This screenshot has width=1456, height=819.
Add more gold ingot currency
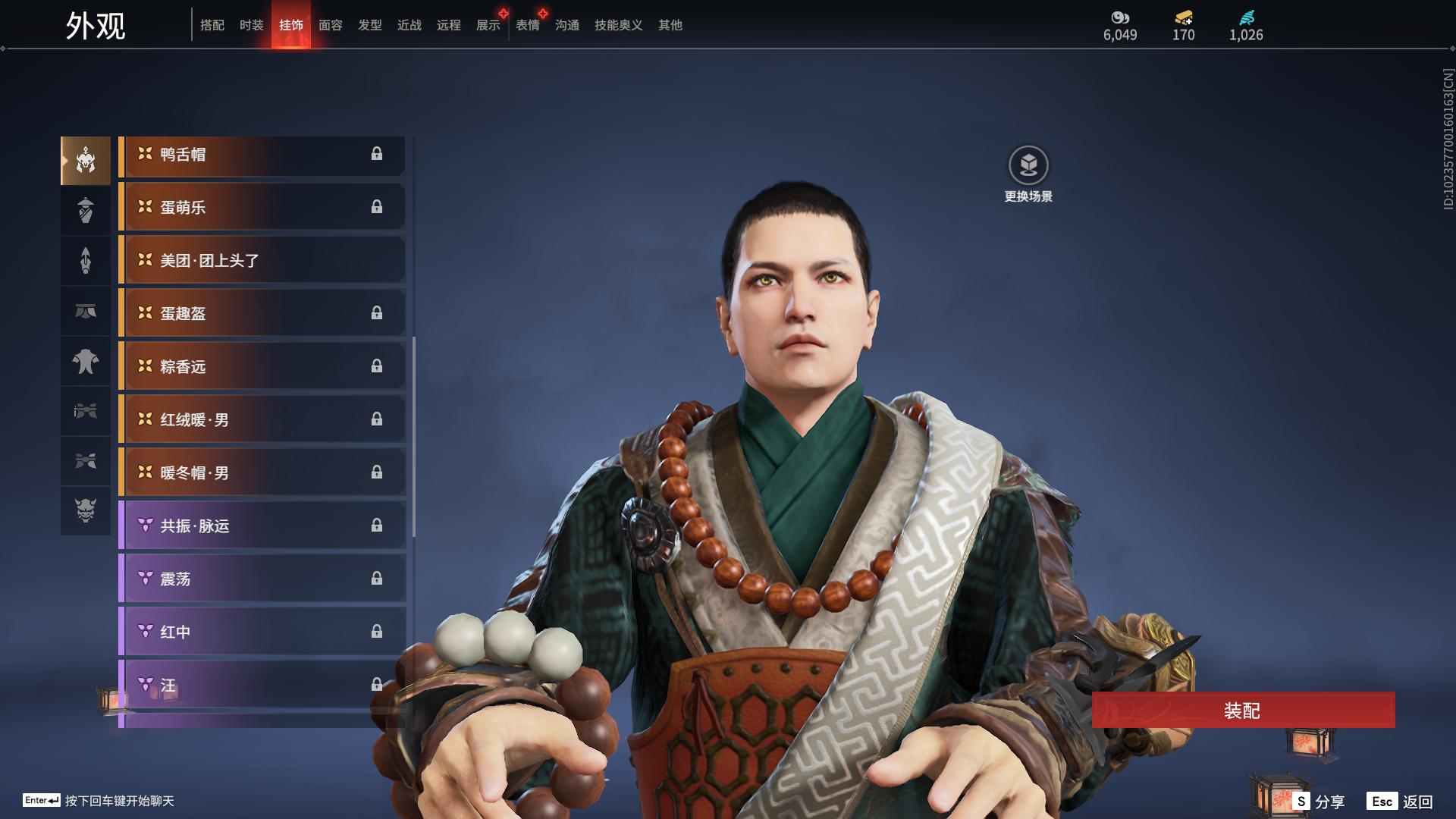1184,18
